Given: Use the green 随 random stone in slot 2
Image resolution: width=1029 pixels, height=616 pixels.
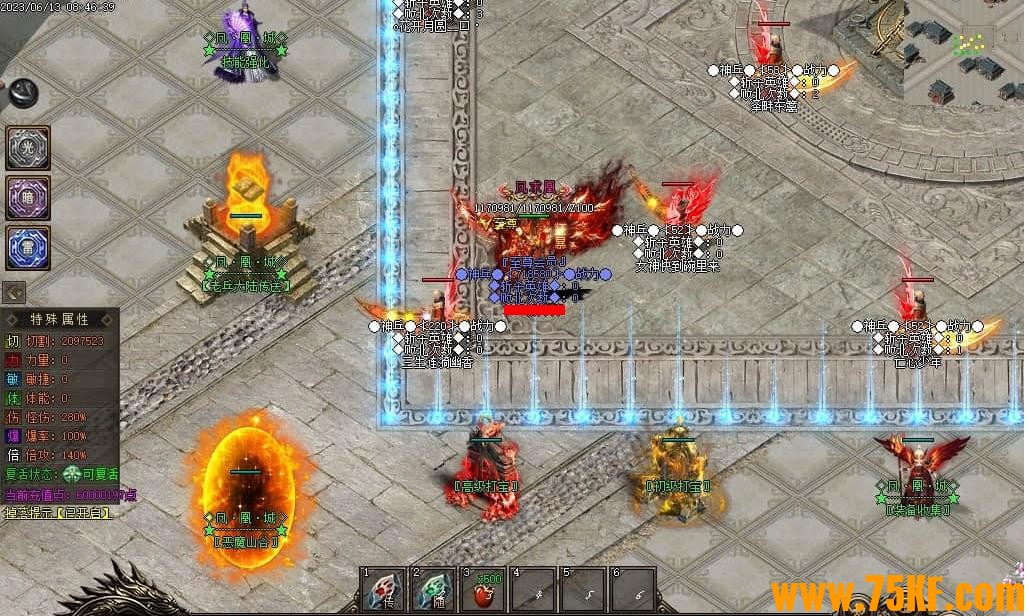Looking at the screenshot, I should click(x=433, y=591).
